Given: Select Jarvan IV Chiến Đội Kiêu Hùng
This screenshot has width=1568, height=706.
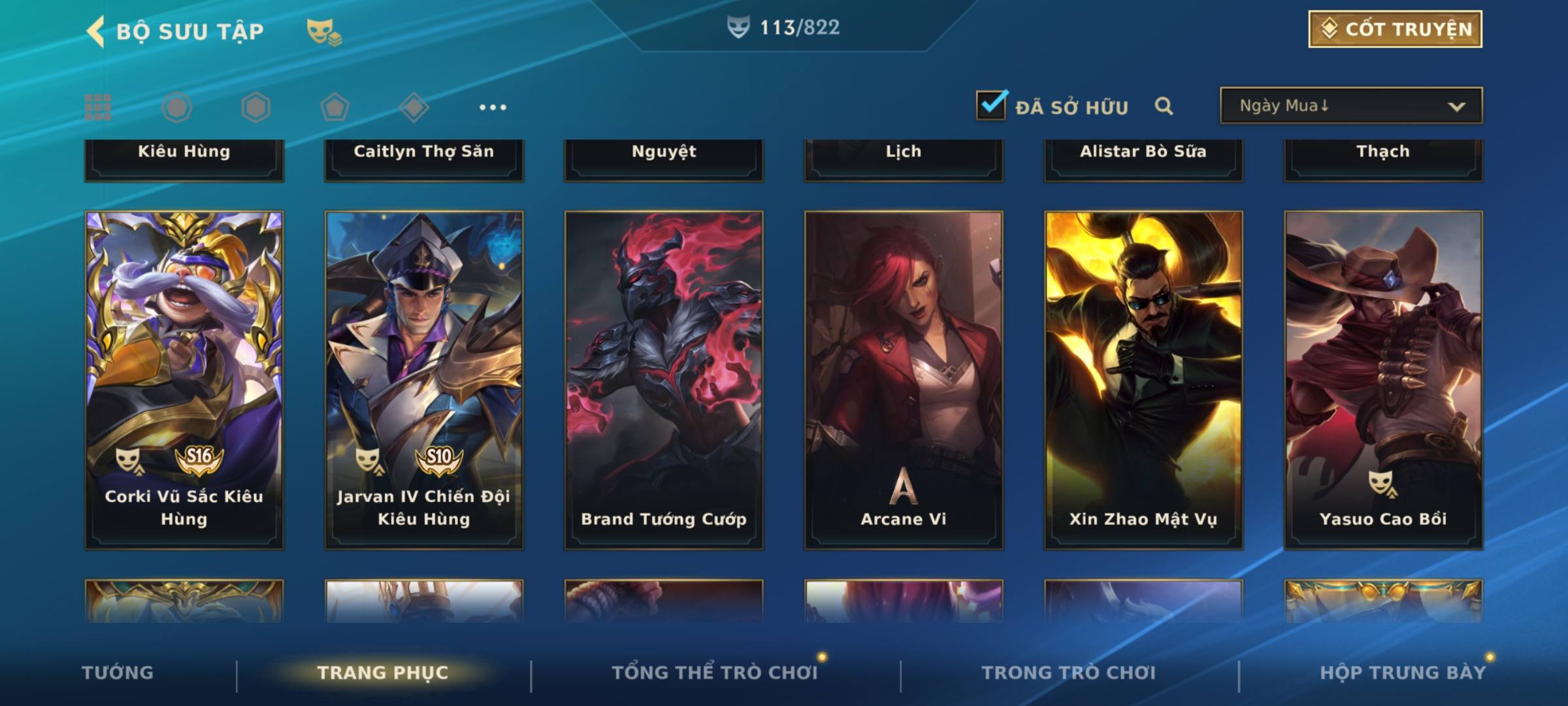Looking at the screenshot, I should 424,379.
